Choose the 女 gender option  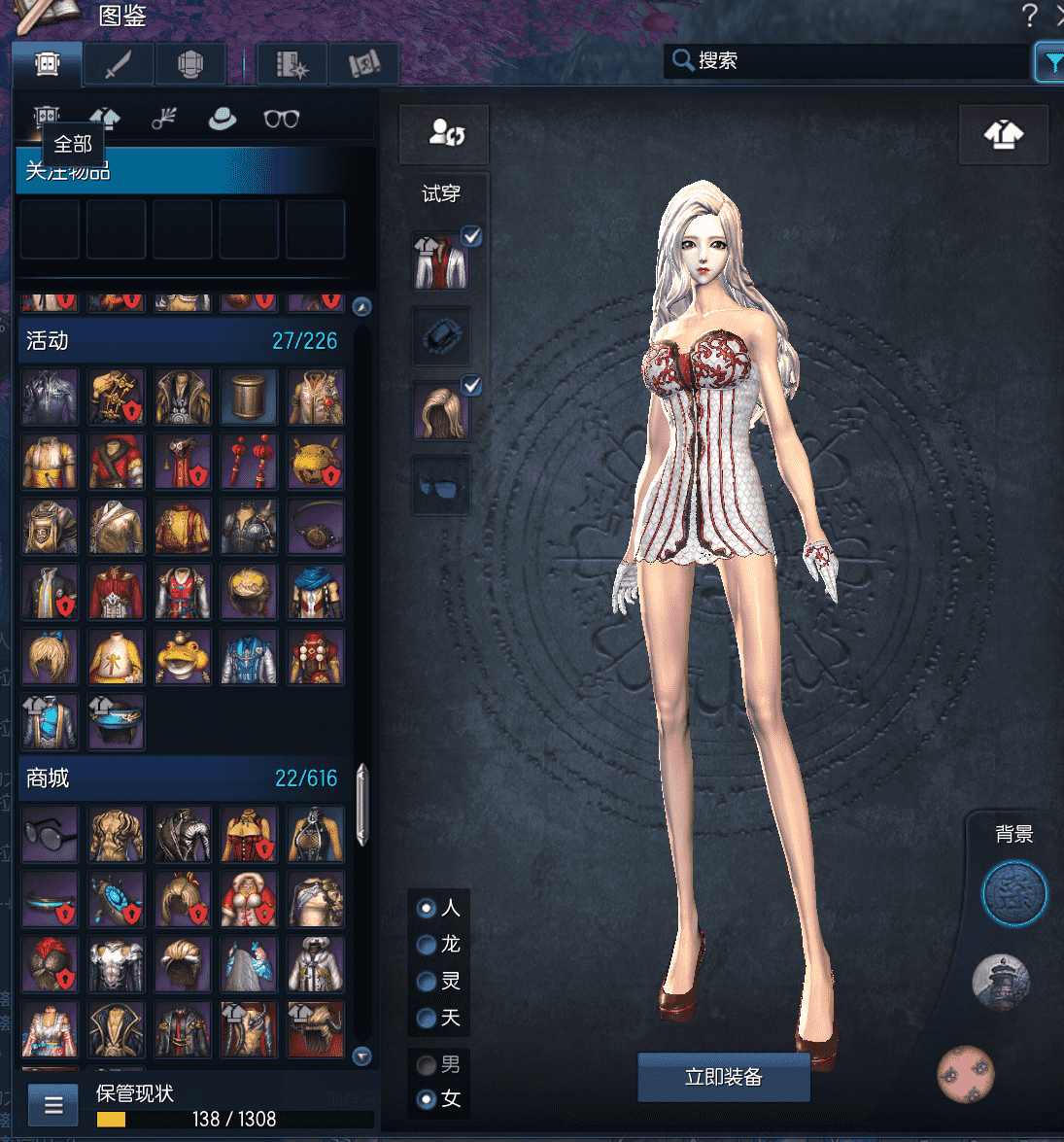pos(427,1099)
